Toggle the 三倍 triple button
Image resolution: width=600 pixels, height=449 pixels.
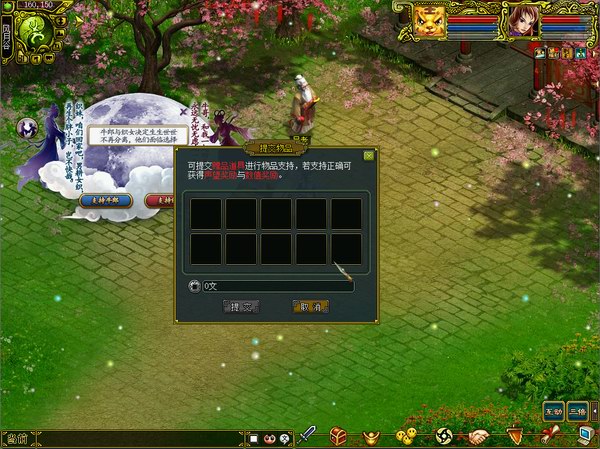pos(578,411)
